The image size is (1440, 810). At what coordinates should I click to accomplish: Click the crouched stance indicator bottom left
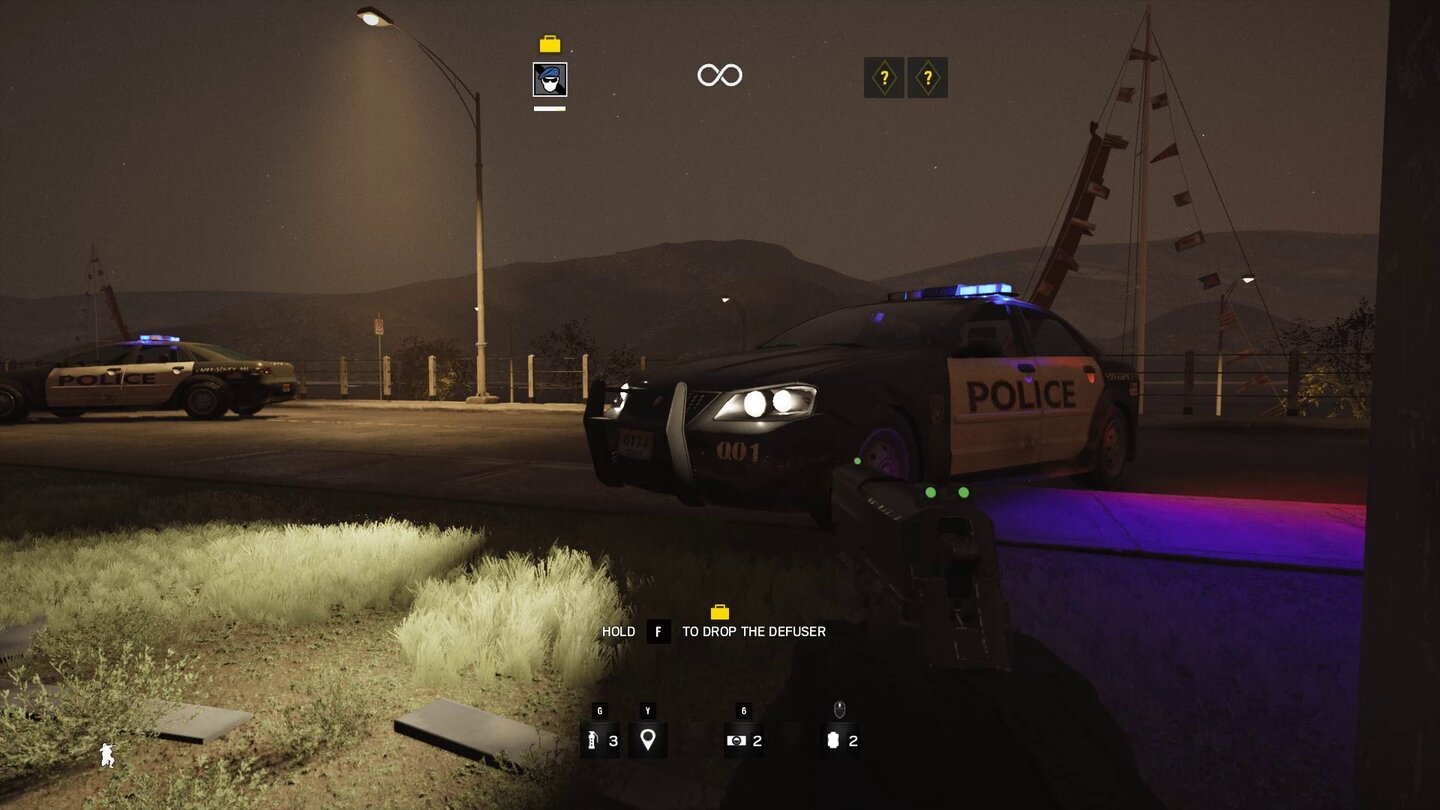coord(106,756)
